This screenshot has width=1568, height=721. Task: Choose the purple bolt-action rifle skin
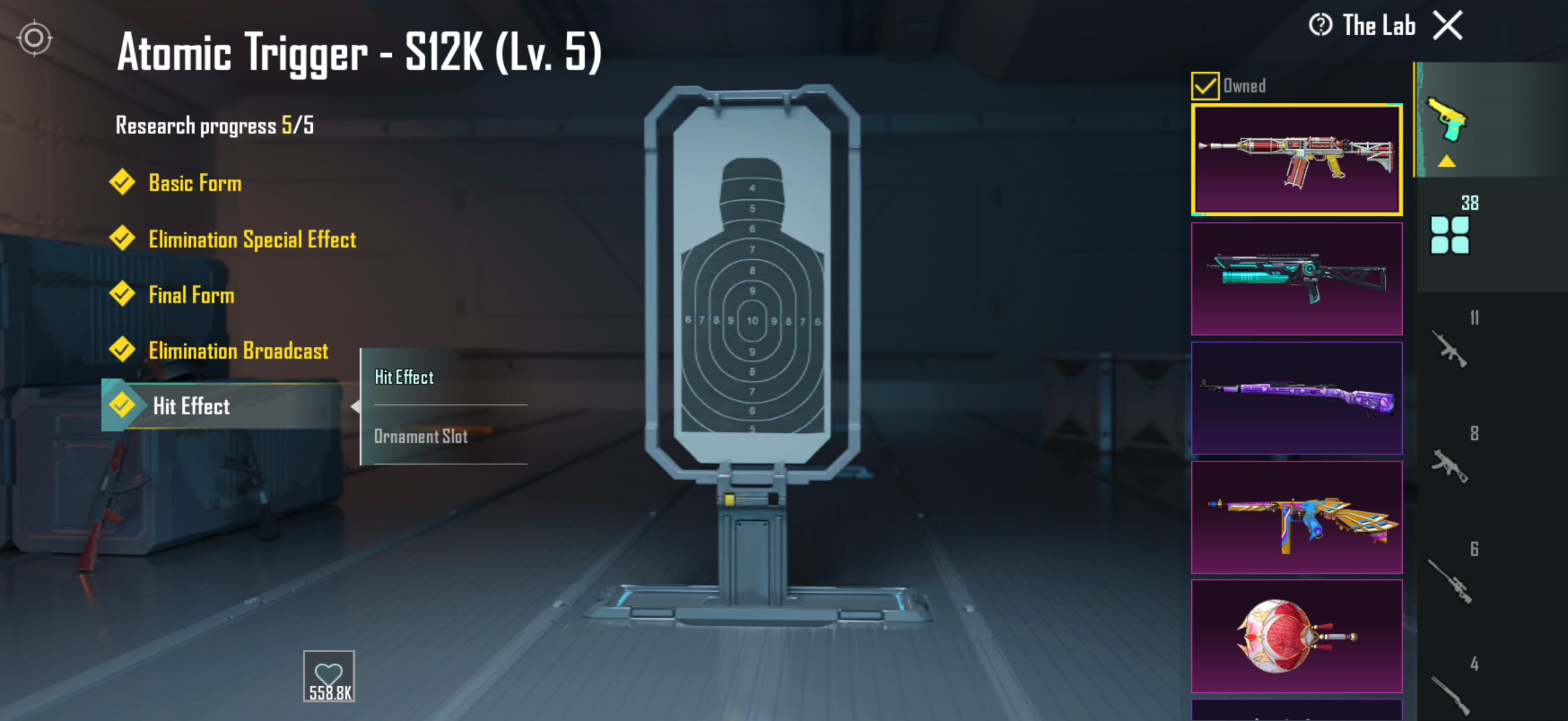[x=1297, y=398]
